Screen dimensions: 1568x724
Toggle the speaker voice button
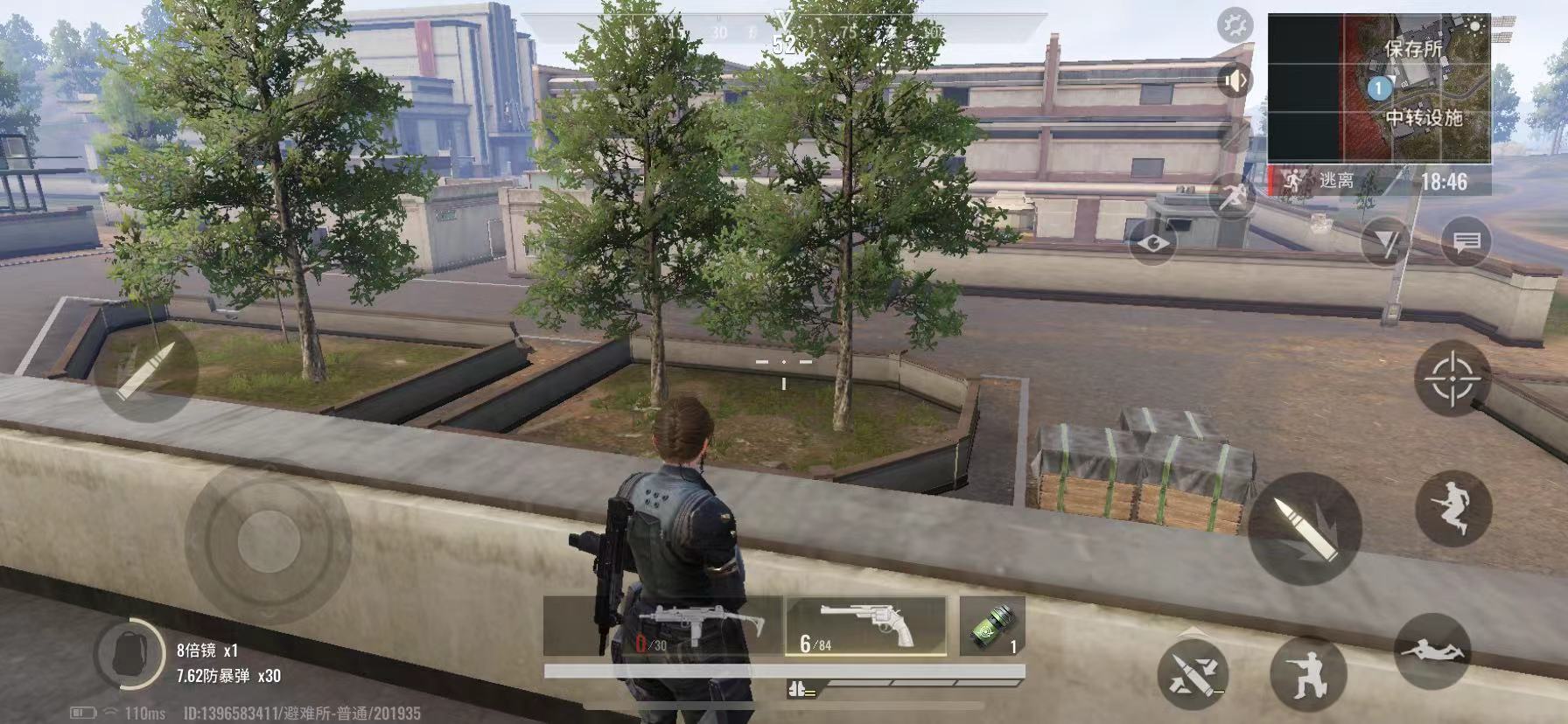[x=1235, y=81]
